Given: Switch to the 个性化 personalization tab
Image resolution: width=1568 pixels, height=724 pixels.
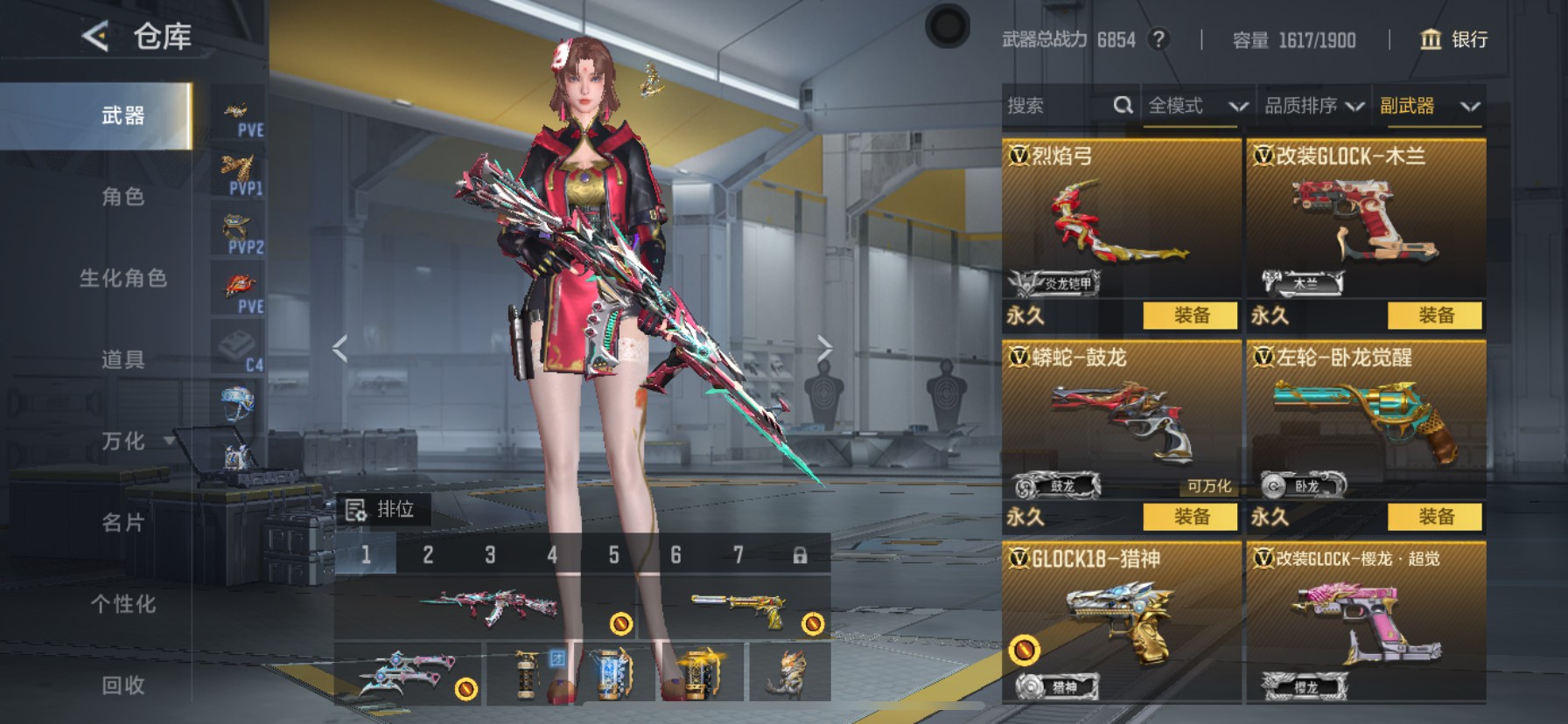Looking at the screenshot, I should coord(122,604).
